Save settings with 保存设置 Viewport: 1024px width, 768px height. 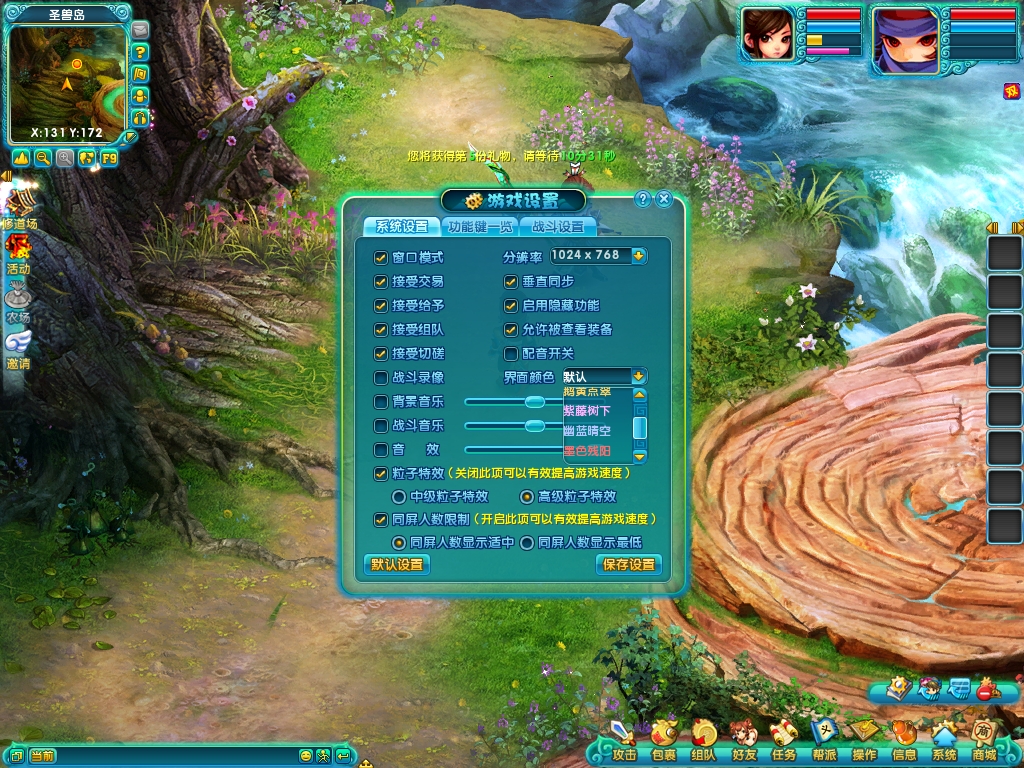click(x=629, y=564)
